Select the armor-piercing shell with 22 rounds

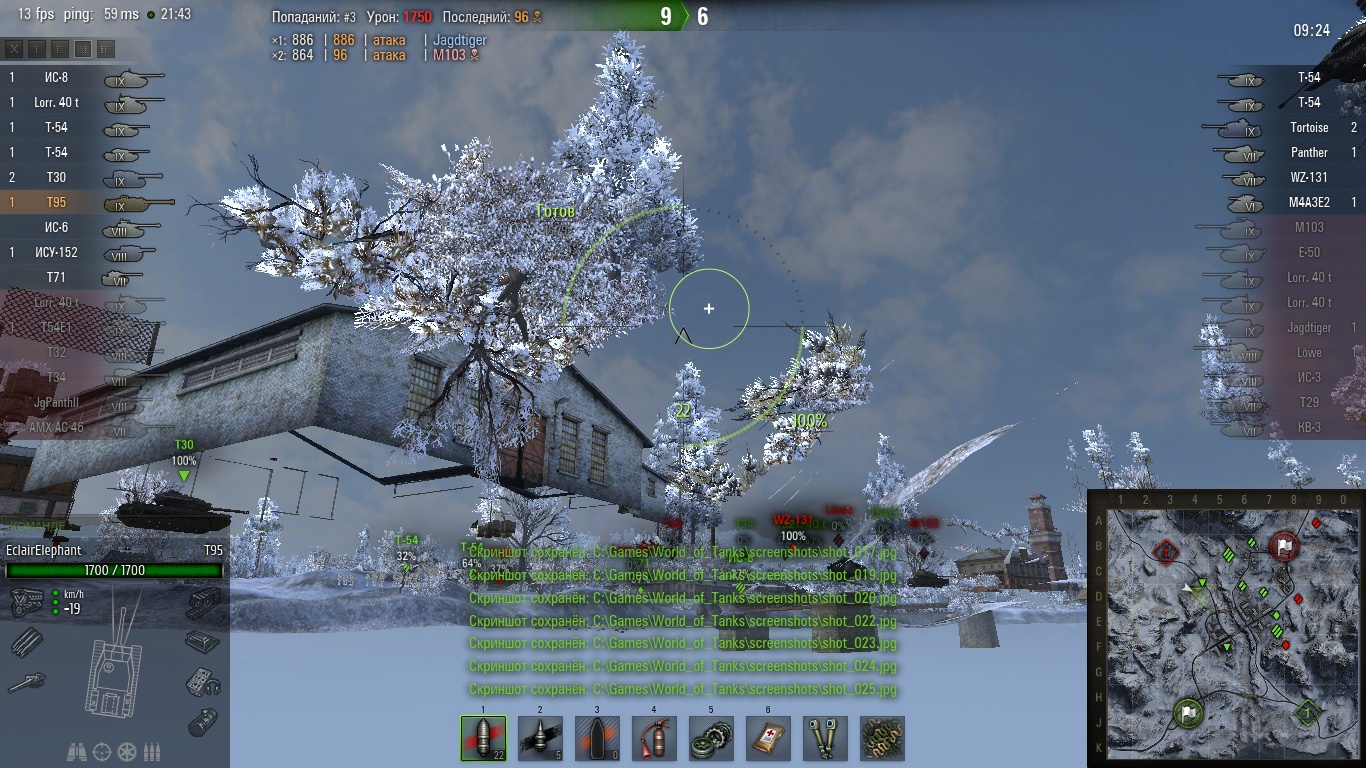click(483, 738)
